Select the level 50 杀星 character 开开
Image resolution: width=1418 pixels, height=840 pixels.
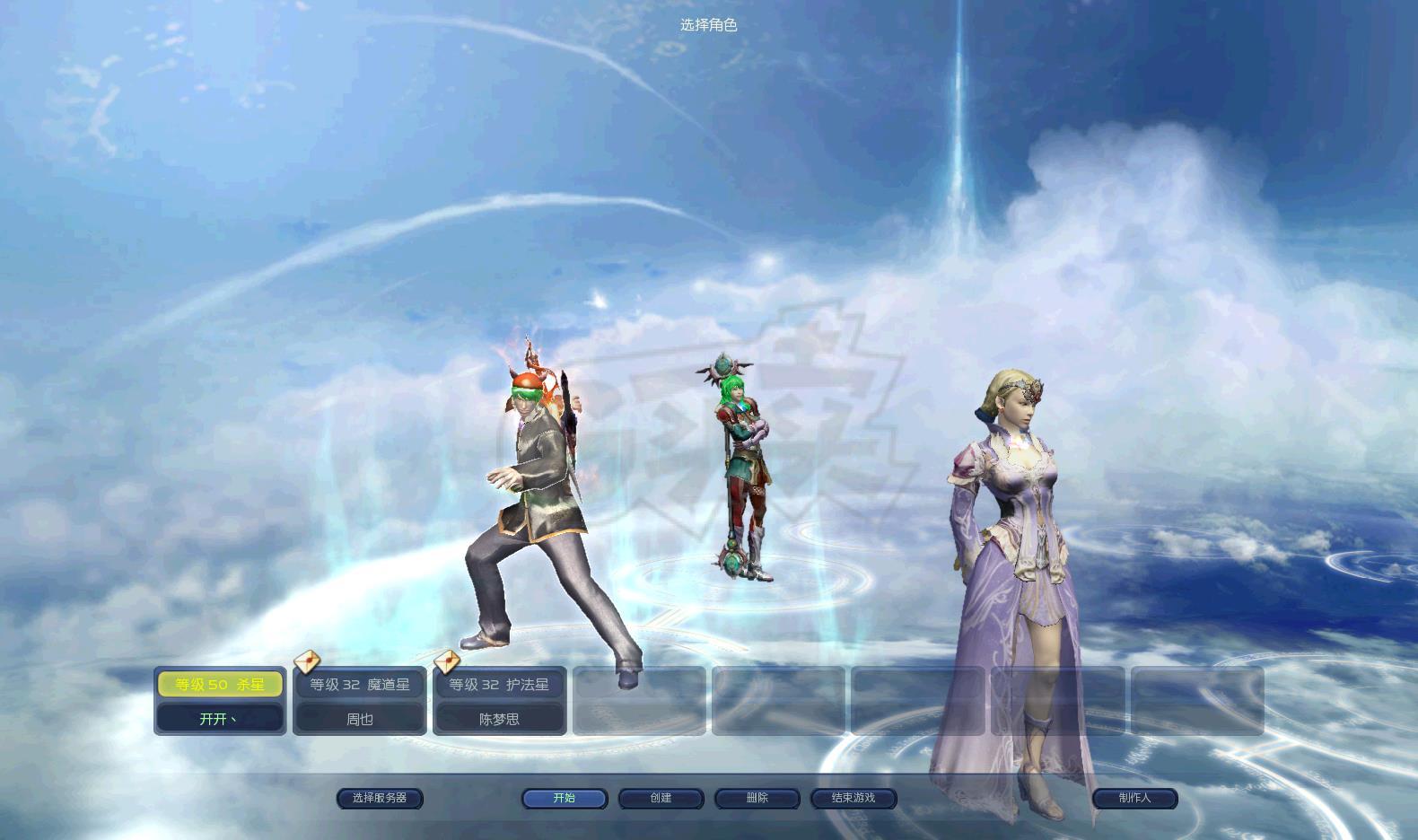pyautogui.click(x=220, y=701)
